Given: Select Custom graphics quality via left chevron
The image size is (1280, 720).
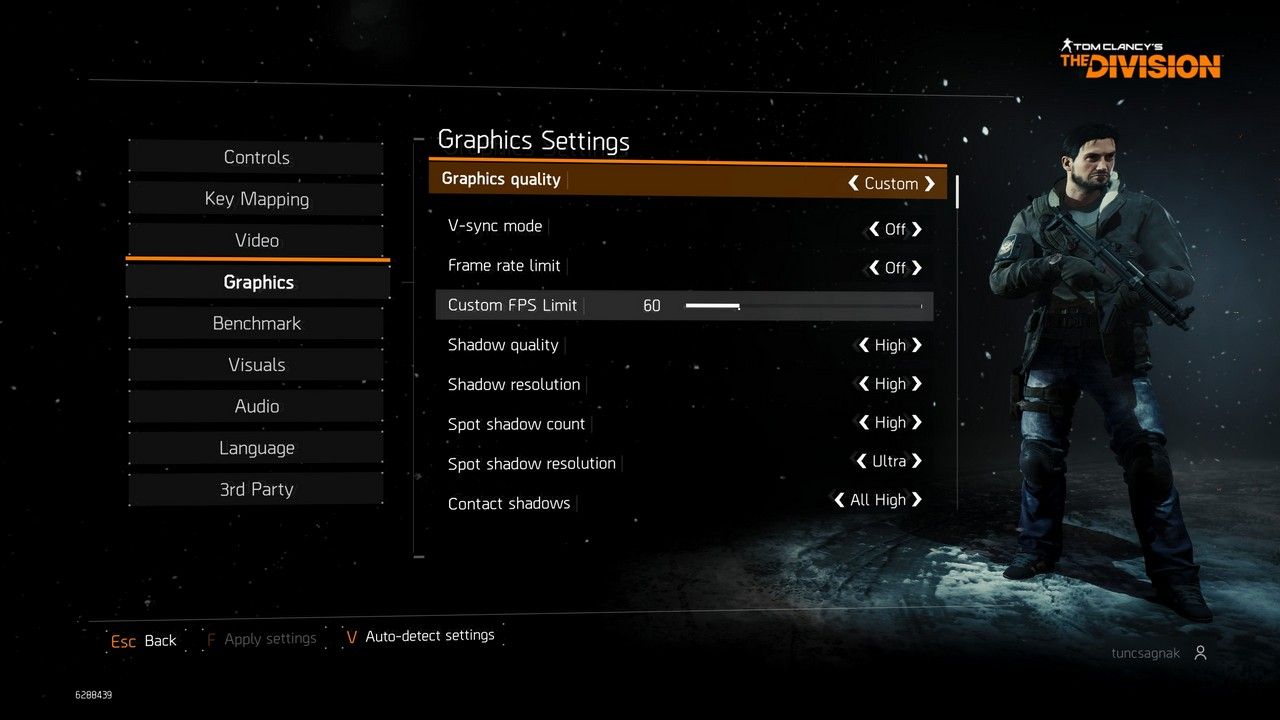Looking at the screenshot, I should point(854,183).
